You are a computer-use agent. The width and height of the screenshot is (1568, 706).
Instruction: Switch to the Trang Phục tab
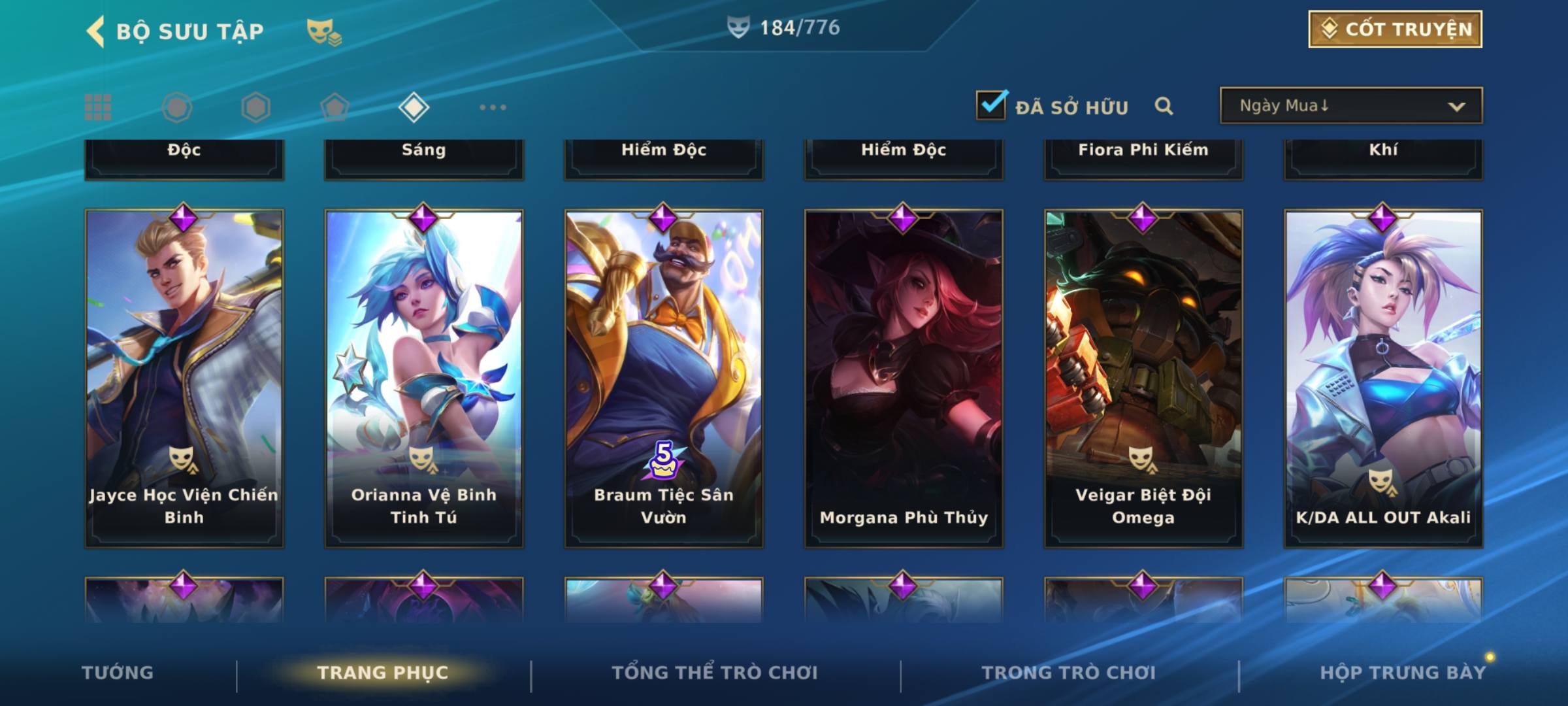383,673
